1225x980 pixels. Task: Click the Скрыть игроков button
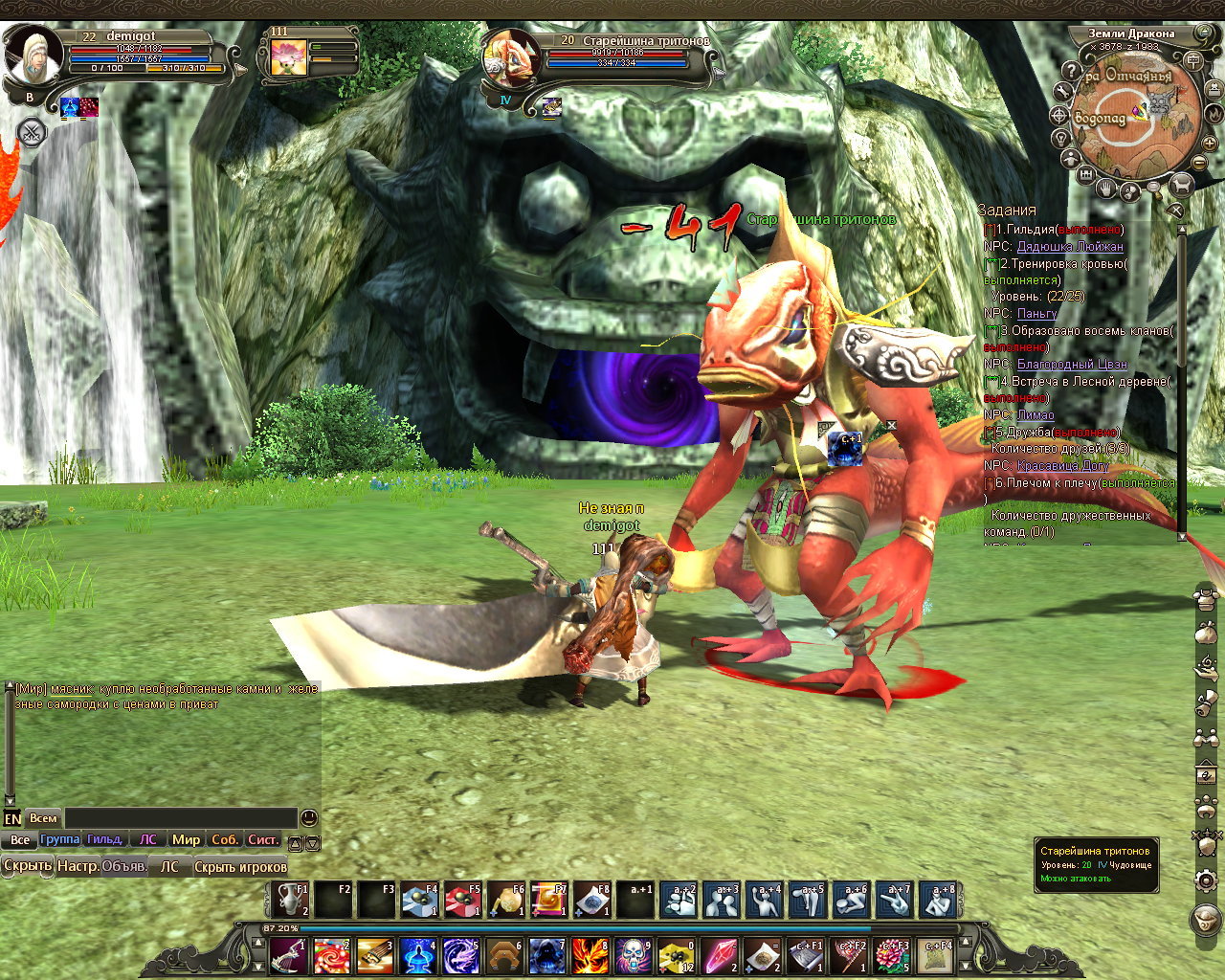click(240, 867)
